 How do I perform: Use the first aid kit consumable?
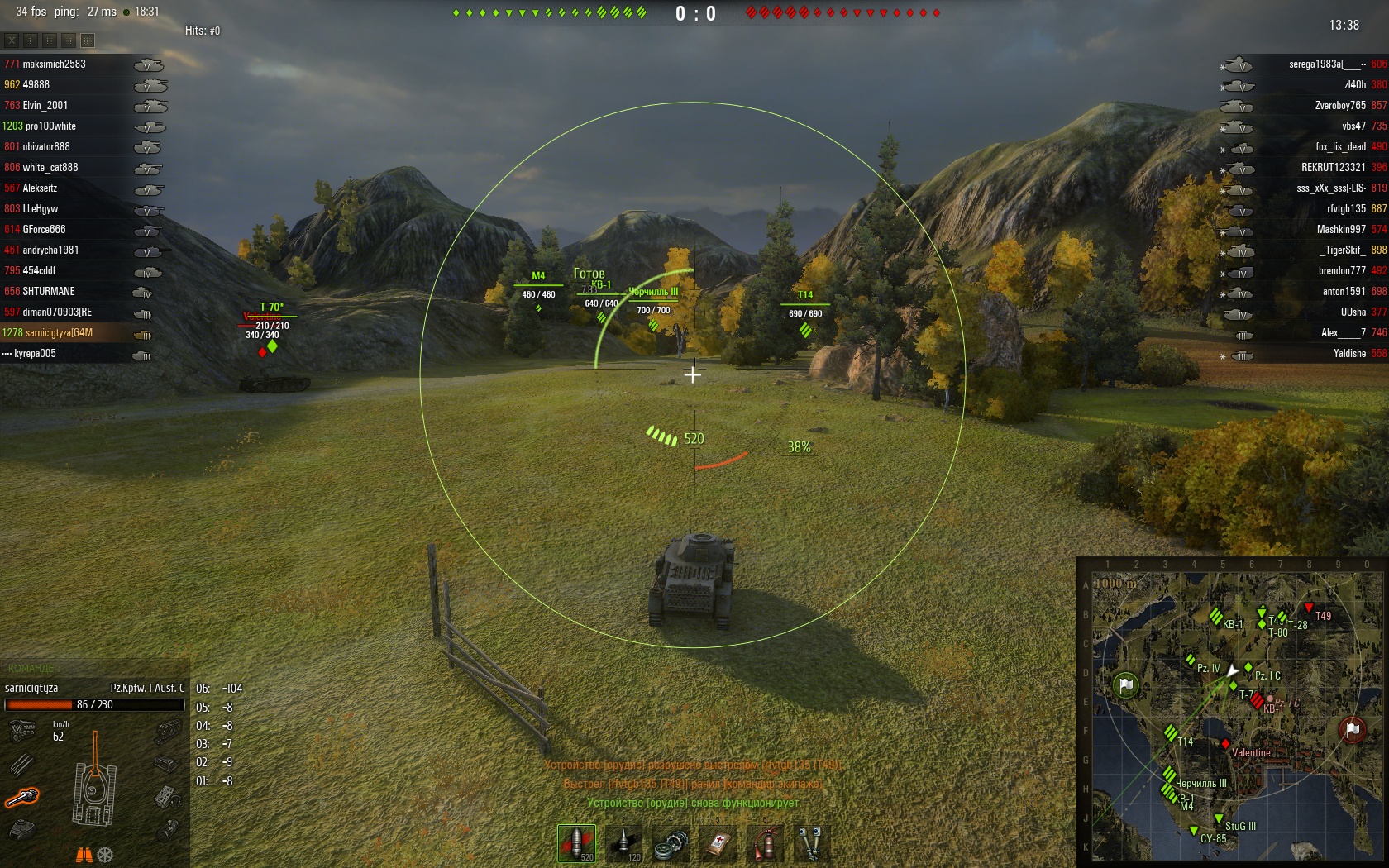tap(718, 843)
